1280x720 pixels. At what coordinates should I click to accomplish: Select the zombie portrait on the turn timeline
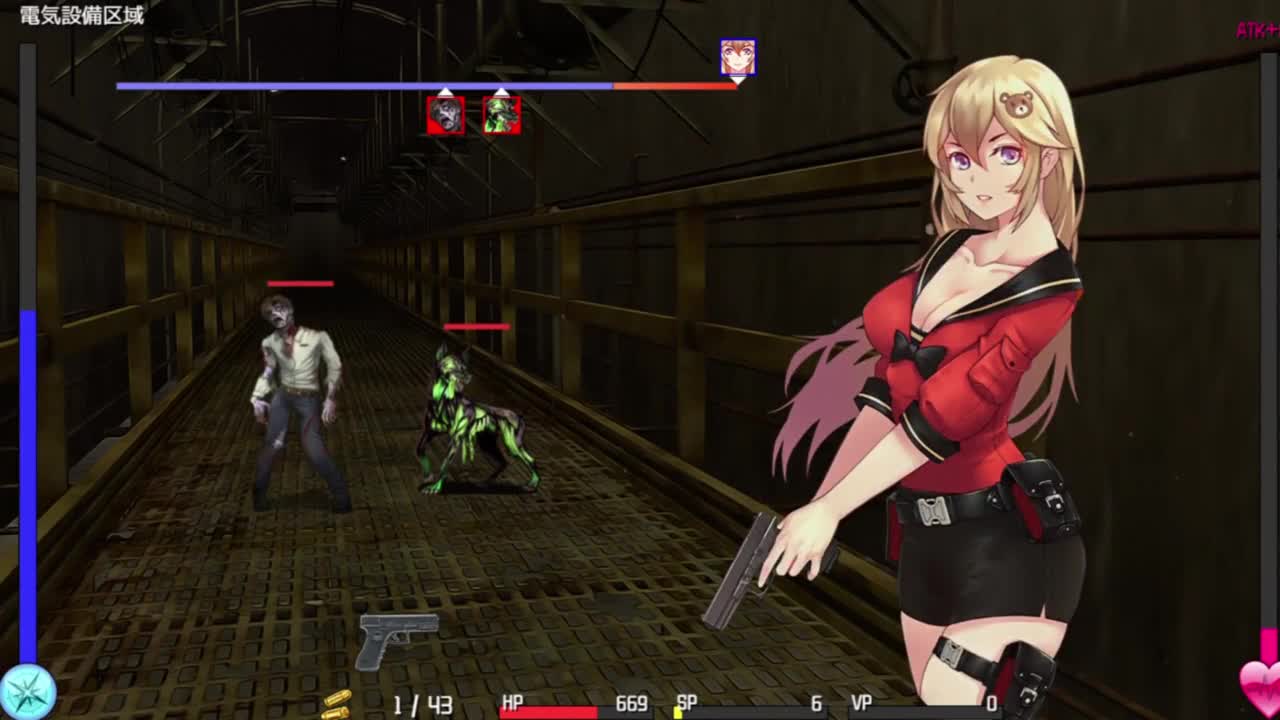tap(445, 115)
